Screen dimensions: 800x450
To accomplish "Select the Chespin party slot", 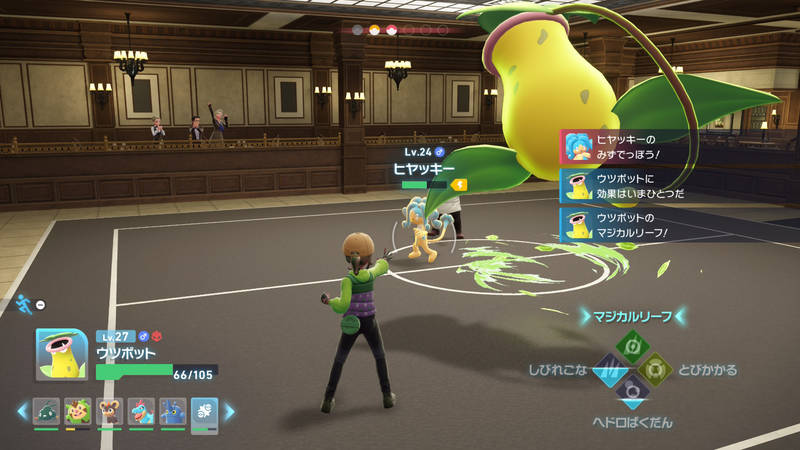I will tap(78, 411).
